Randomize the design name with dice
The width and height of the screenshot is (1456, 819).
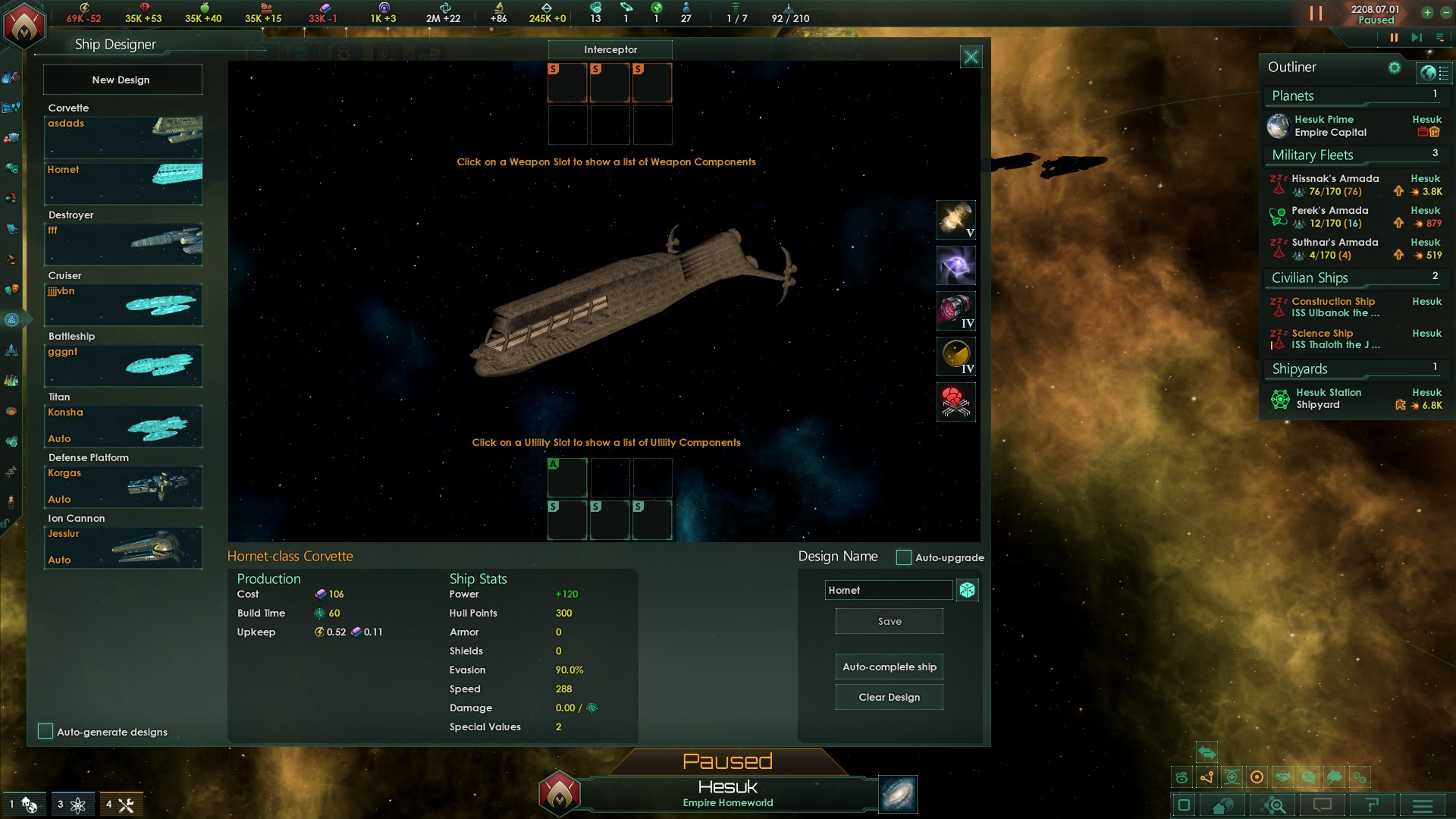click(x=967, y=590)
